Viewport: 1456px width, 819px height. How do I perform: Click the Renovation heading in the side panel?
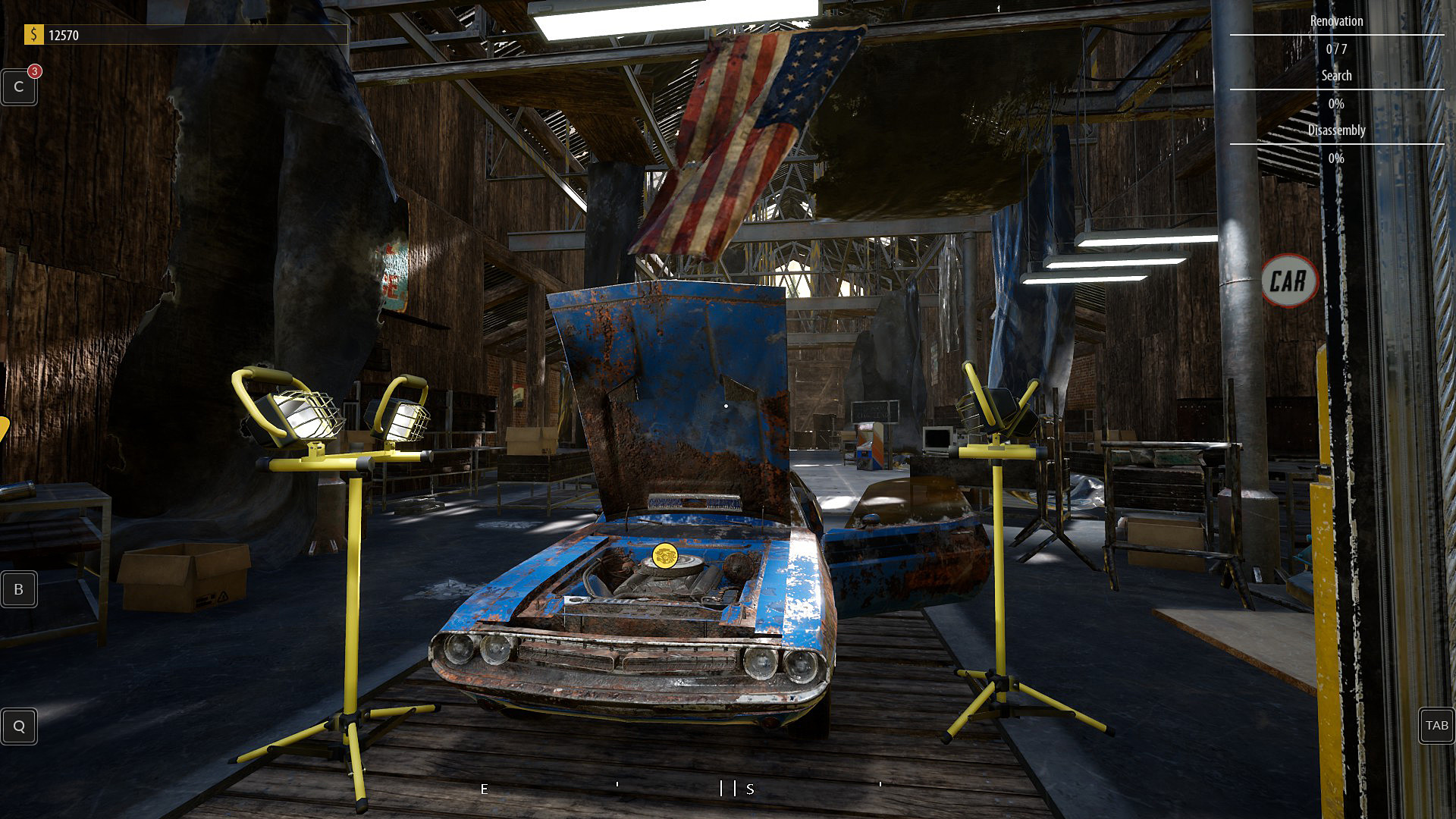[x=1336, y=21]
